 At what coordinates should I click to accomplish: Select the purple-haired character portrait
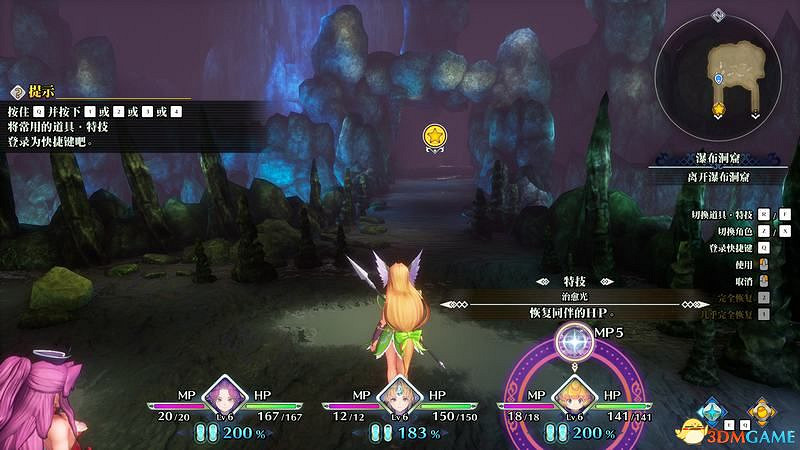click(x=224, y=395)
